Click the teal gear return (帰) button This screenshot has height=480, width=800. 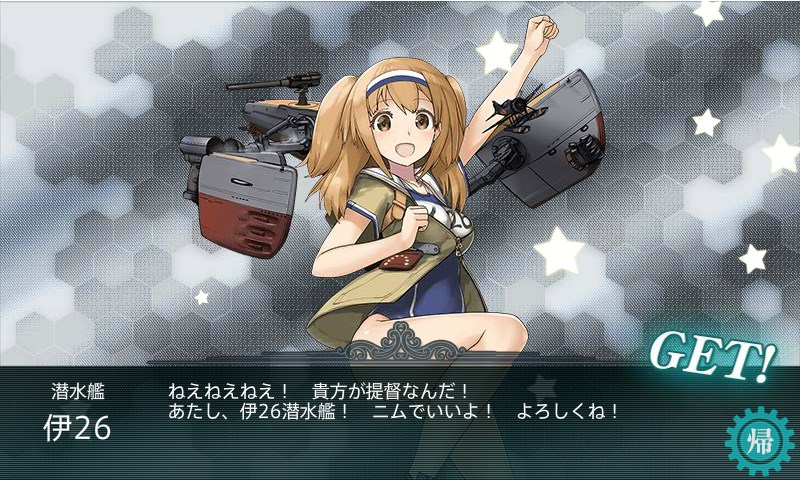click(760, 442)
